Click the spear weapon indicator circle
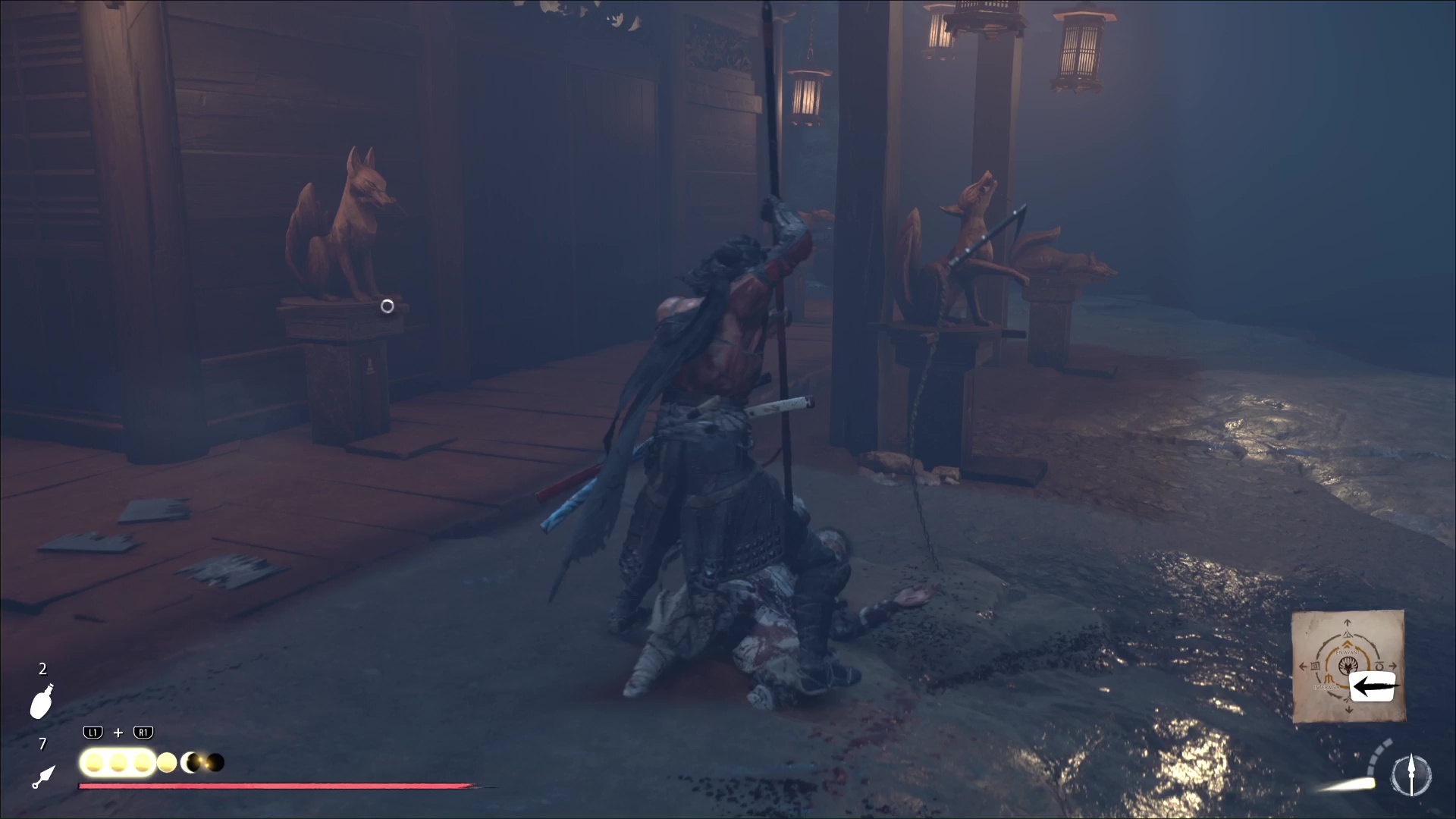The image size is (1456, 819). [1410, 775]
